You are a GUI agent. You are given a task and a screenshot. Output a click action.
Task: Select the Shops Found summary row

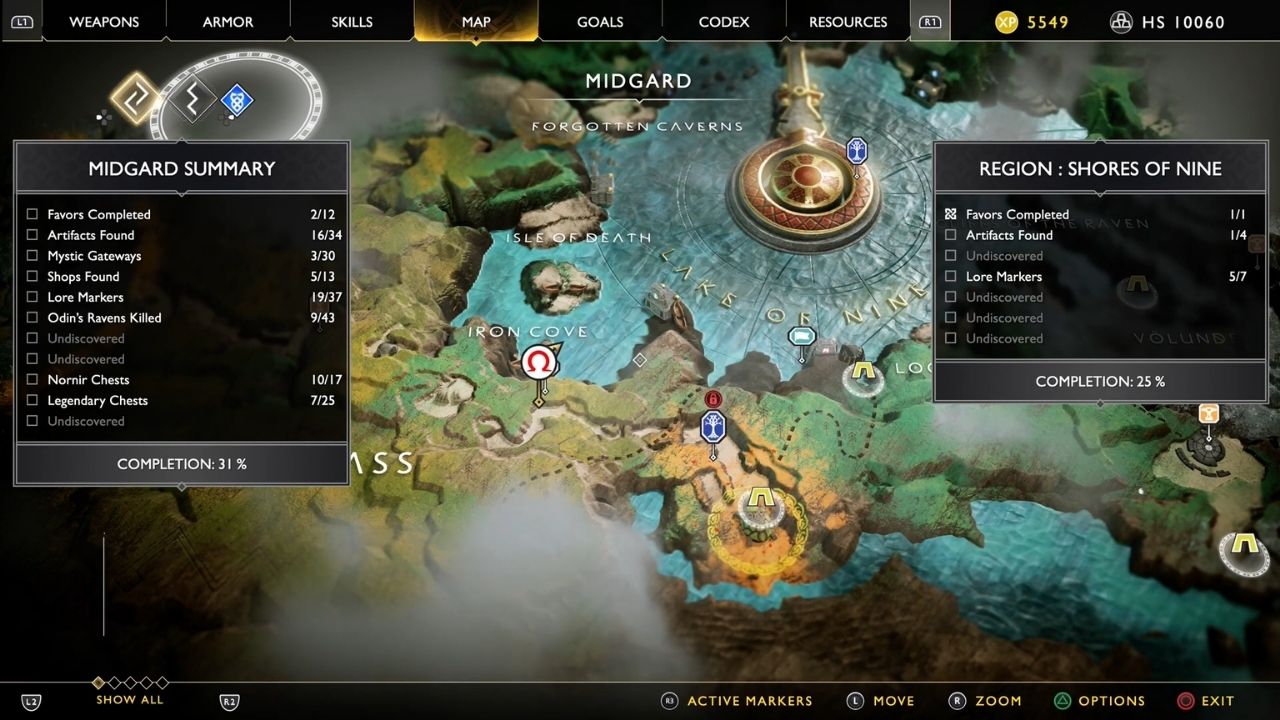point(83,277)
